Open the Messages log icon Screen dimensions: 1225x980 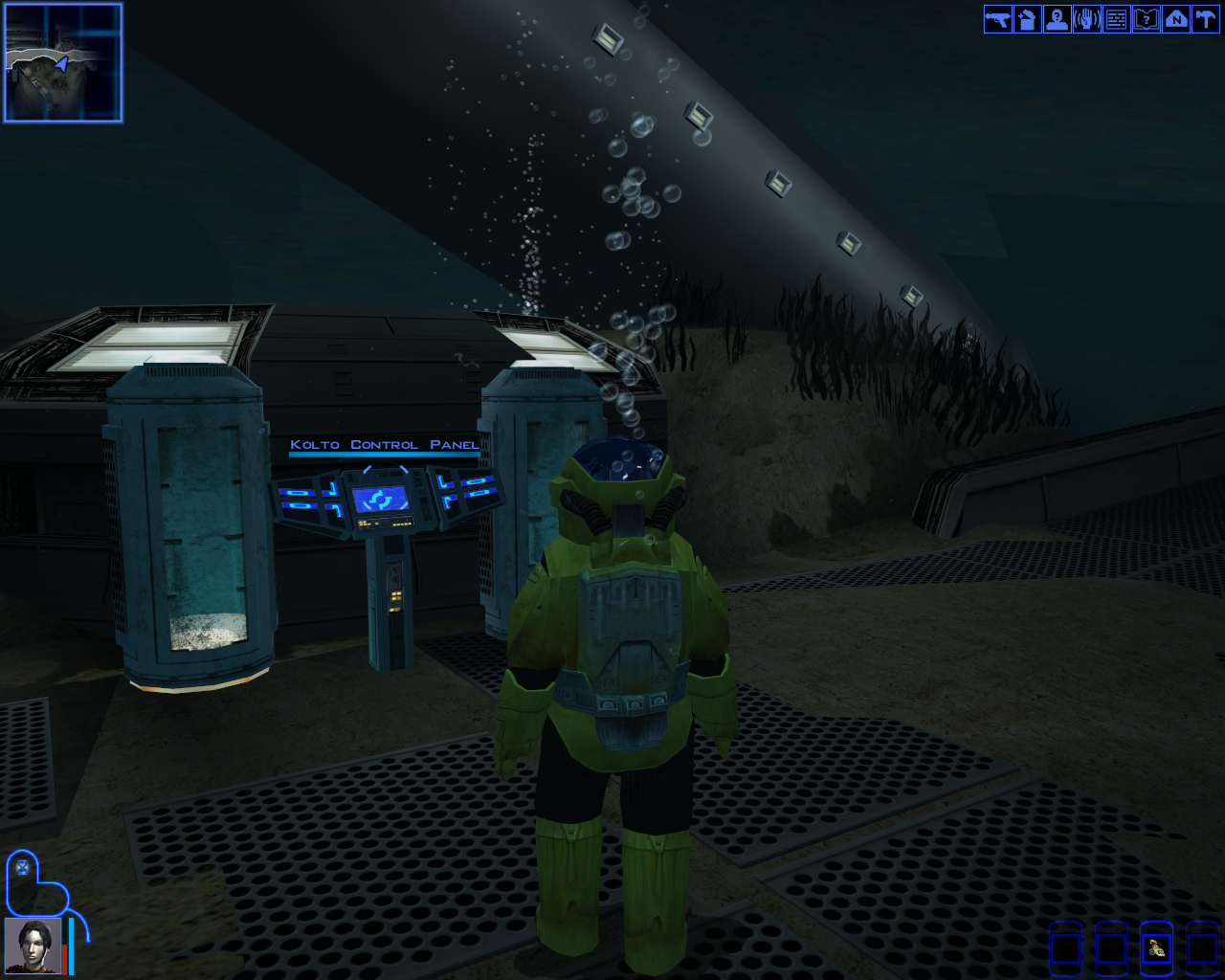(1116, 19)
